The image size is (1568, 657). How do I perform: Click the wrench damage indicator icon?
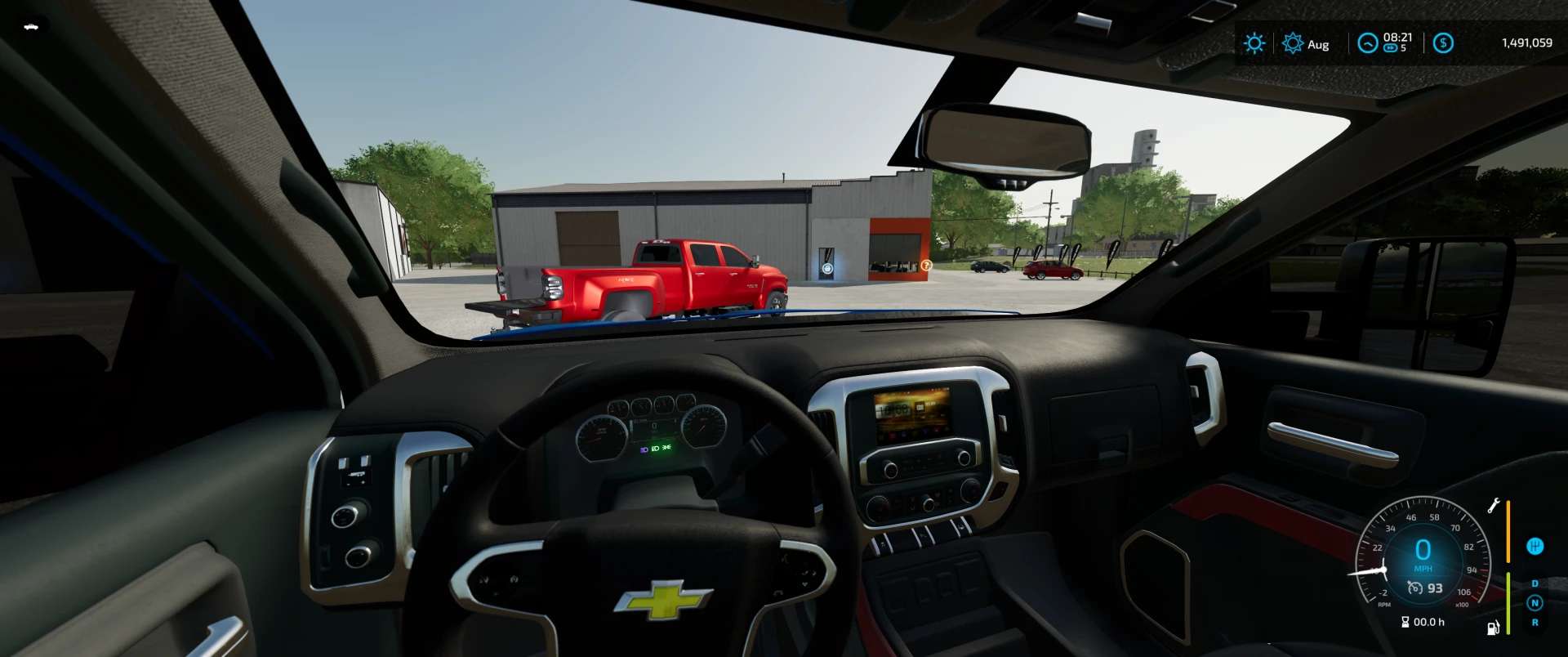pyautogui.click(x=1494, y=505)
